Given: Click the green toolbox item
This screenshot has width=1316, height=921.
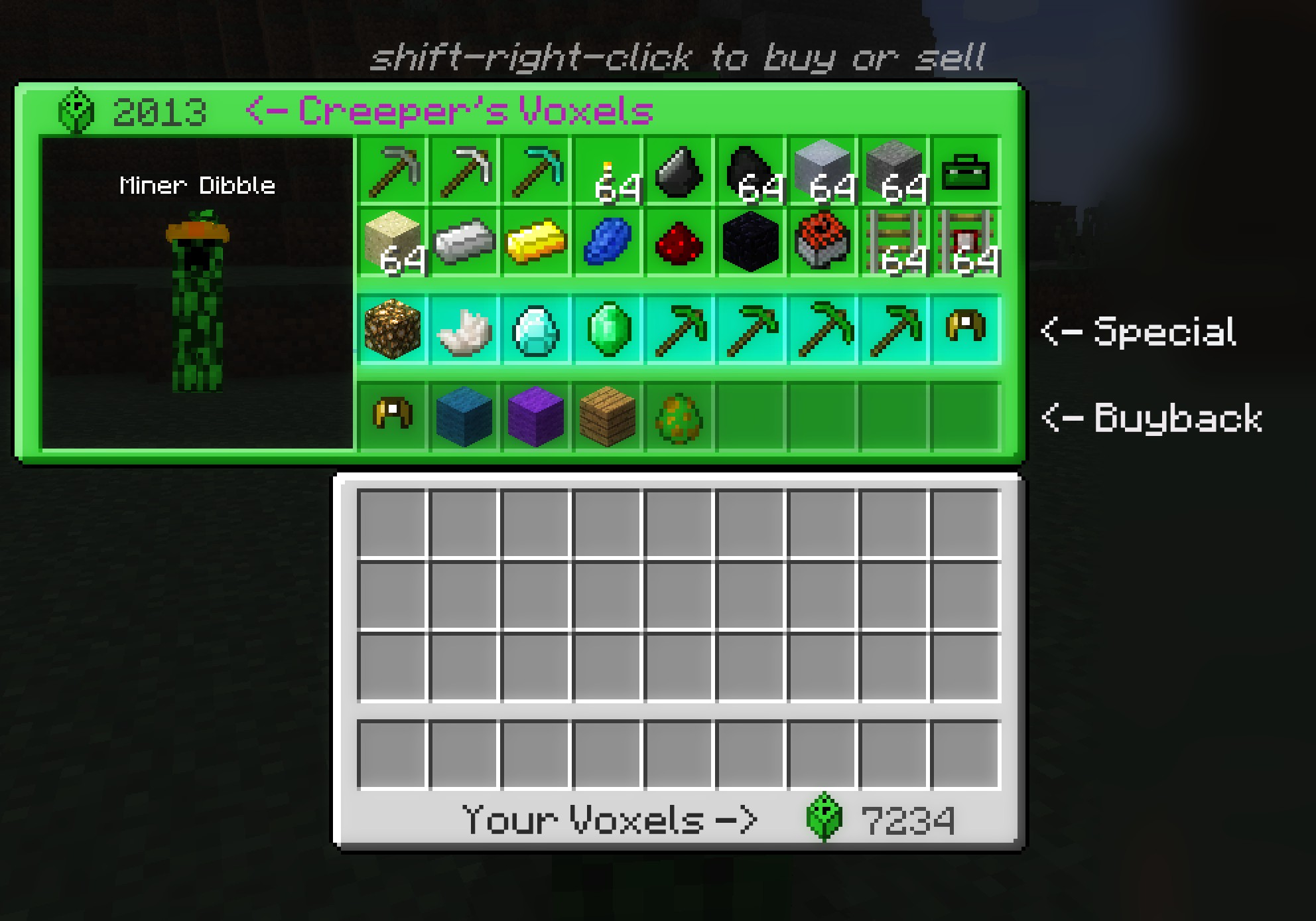Looking at the screenshot, I should point(965,171).
